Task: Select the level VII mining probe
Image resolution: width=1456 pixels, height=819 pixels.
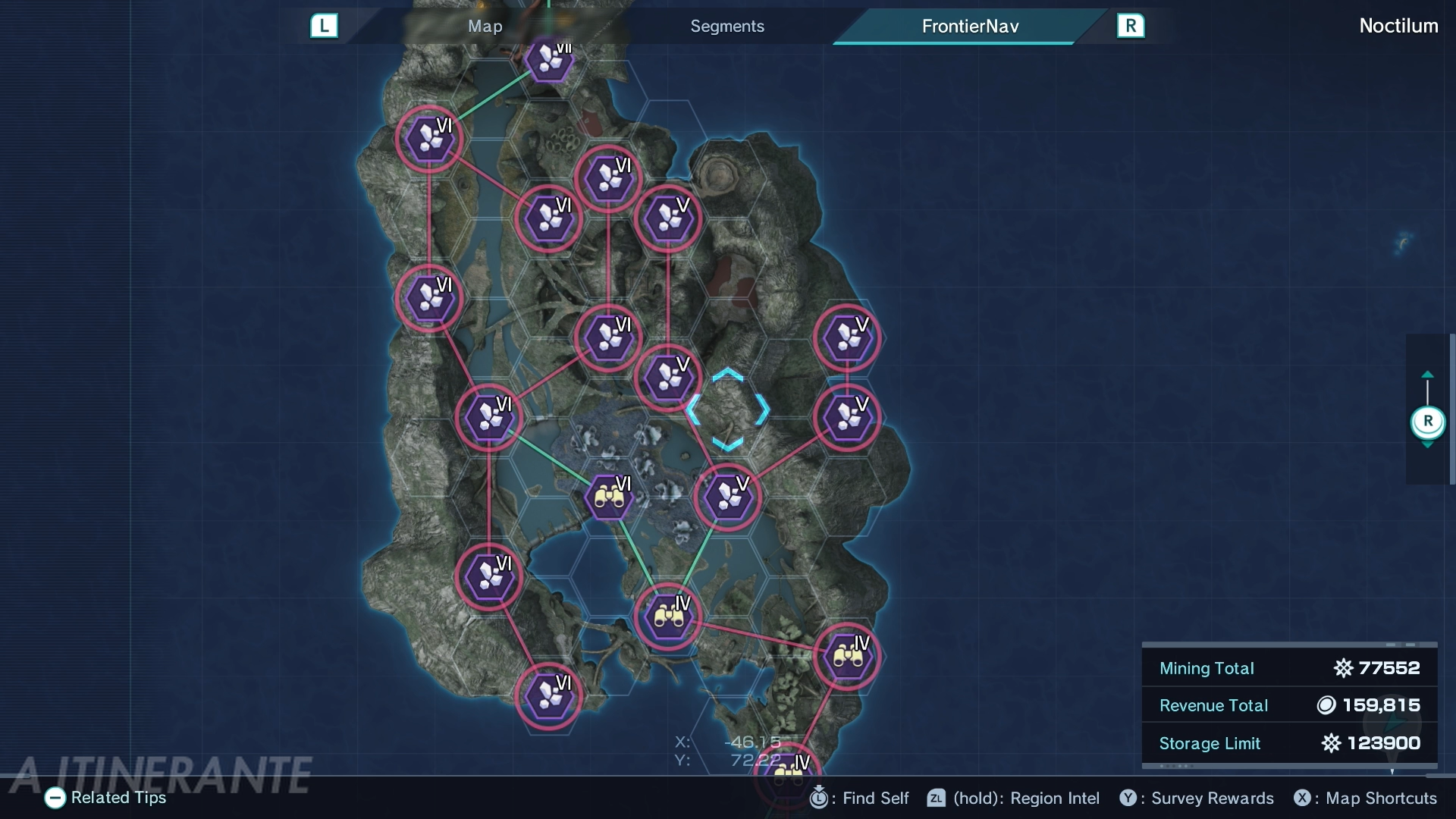Action: pyautogui.click(x=549, y=61)
